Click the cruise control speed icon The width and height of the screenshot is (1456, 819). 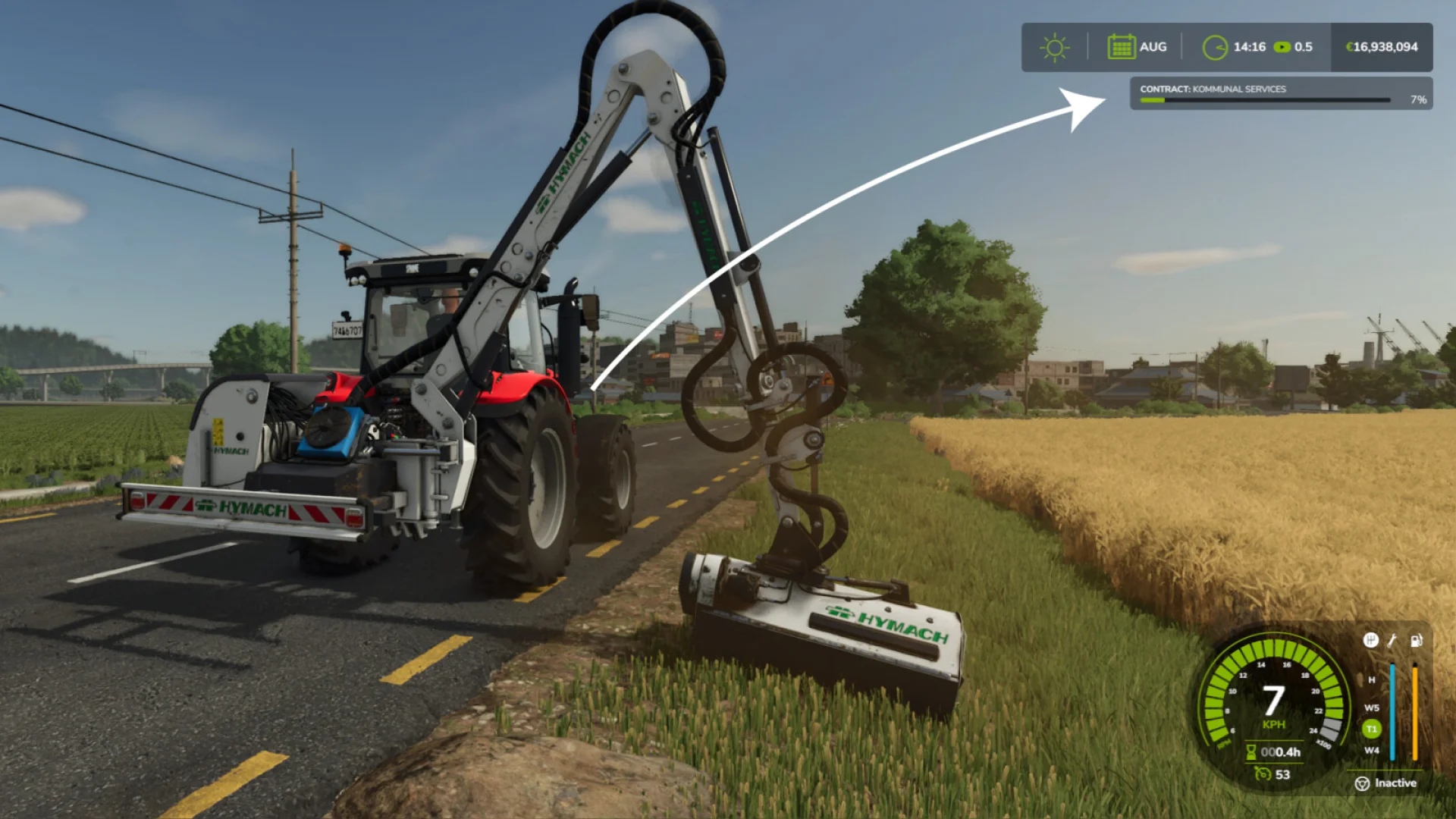1263,774
